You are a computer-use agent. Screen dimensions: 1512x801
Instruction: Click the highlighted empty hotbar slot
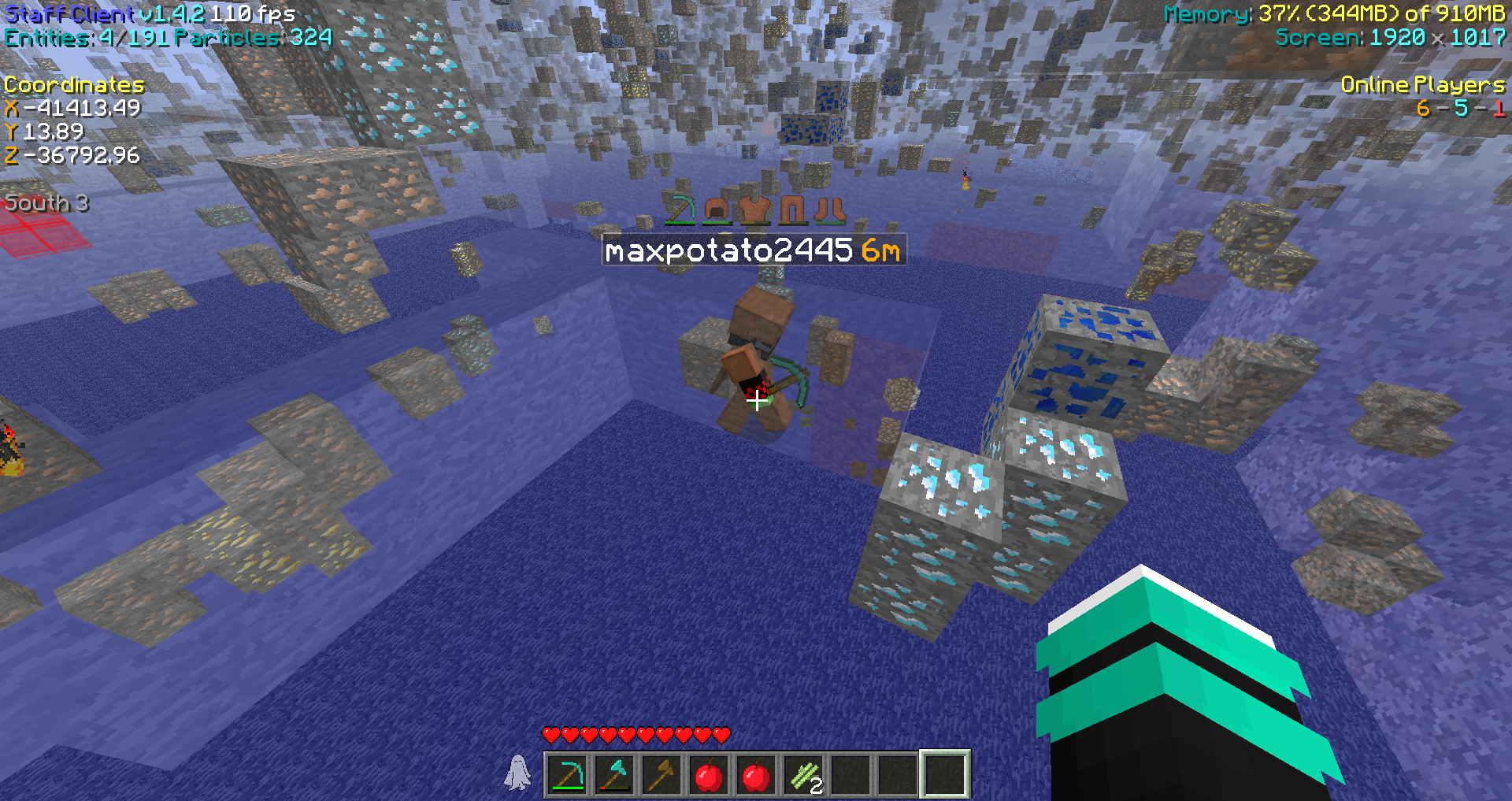point(945,775)
